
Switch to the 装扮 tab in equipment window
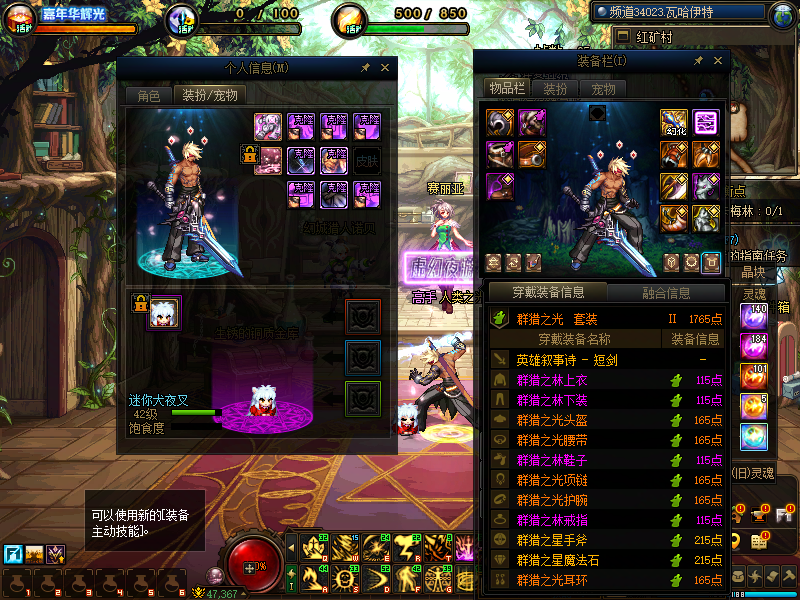click(555, 88)
